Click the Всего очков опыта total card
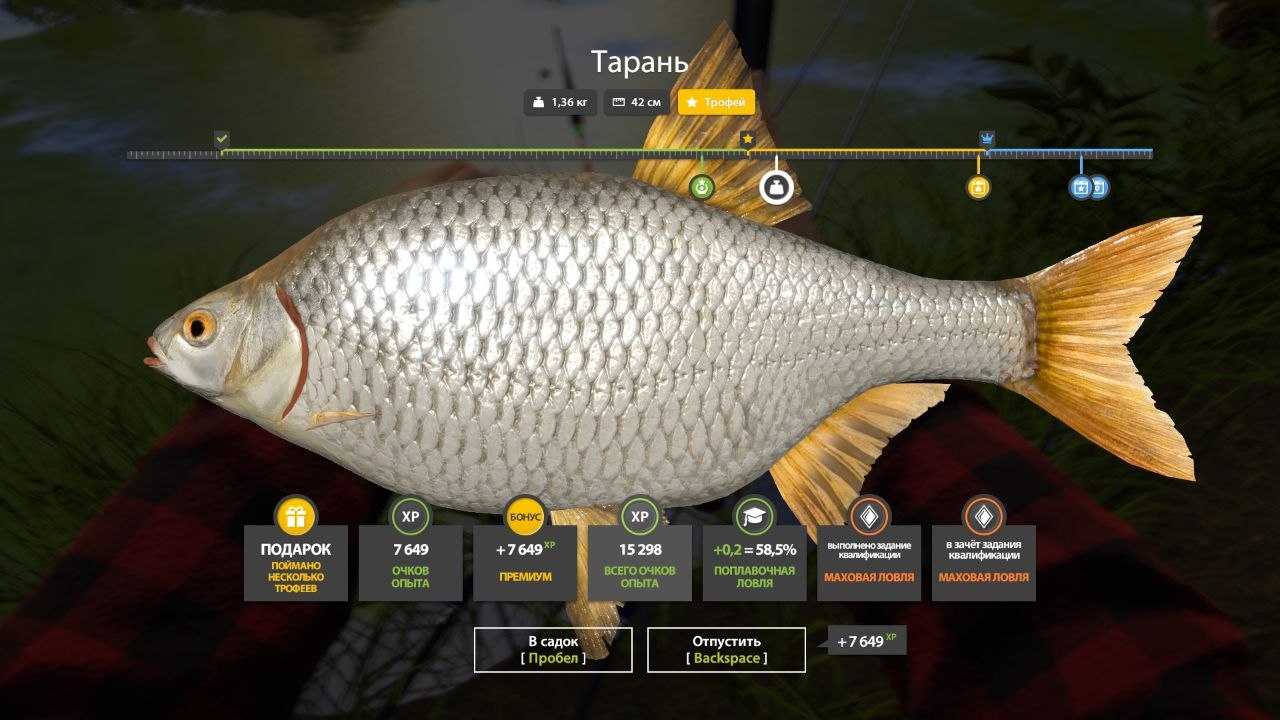Screen dimensions: 1280x720 [639, 562]
